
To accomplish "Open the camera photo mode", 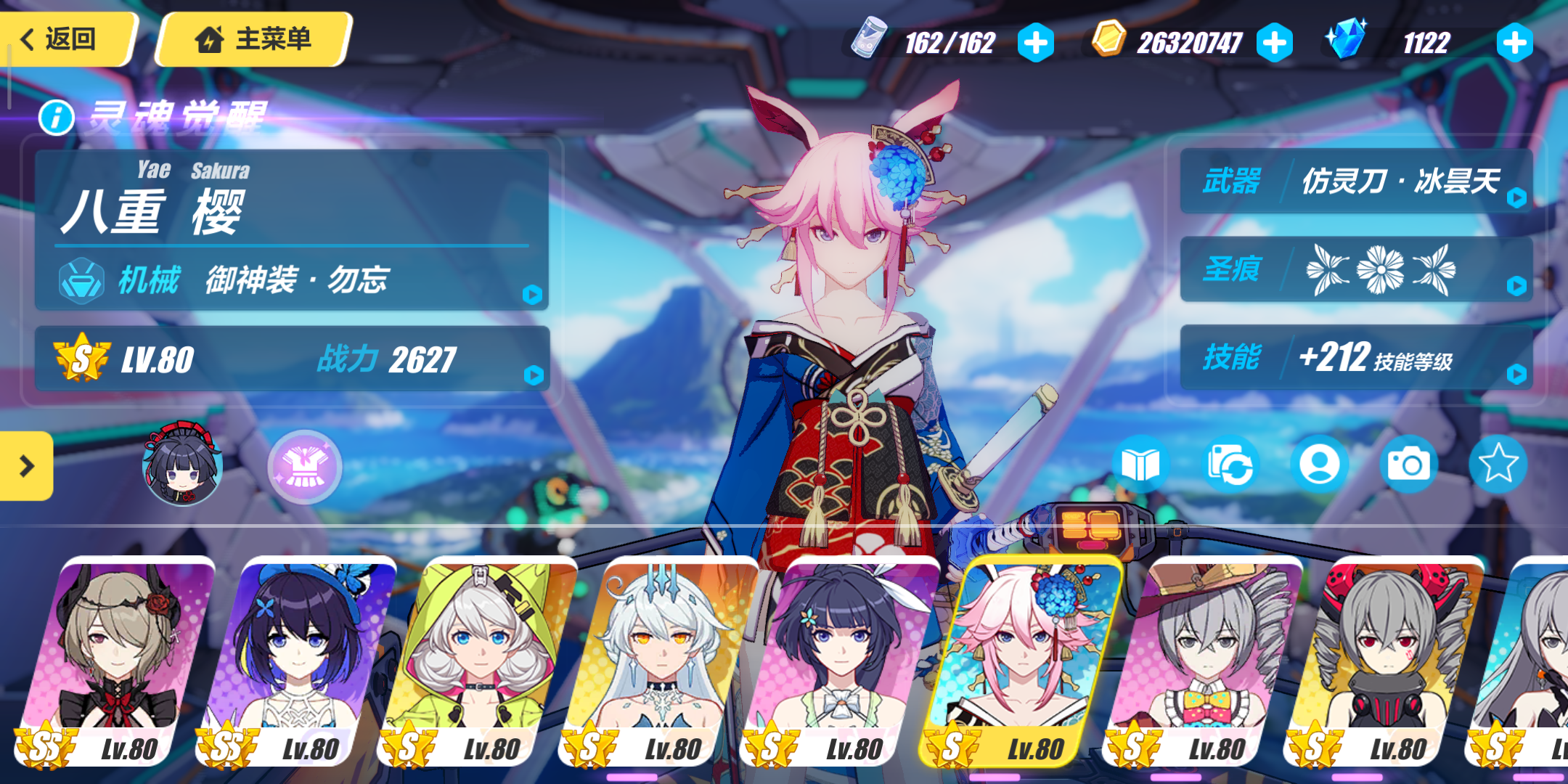I will pos(1408,465).
